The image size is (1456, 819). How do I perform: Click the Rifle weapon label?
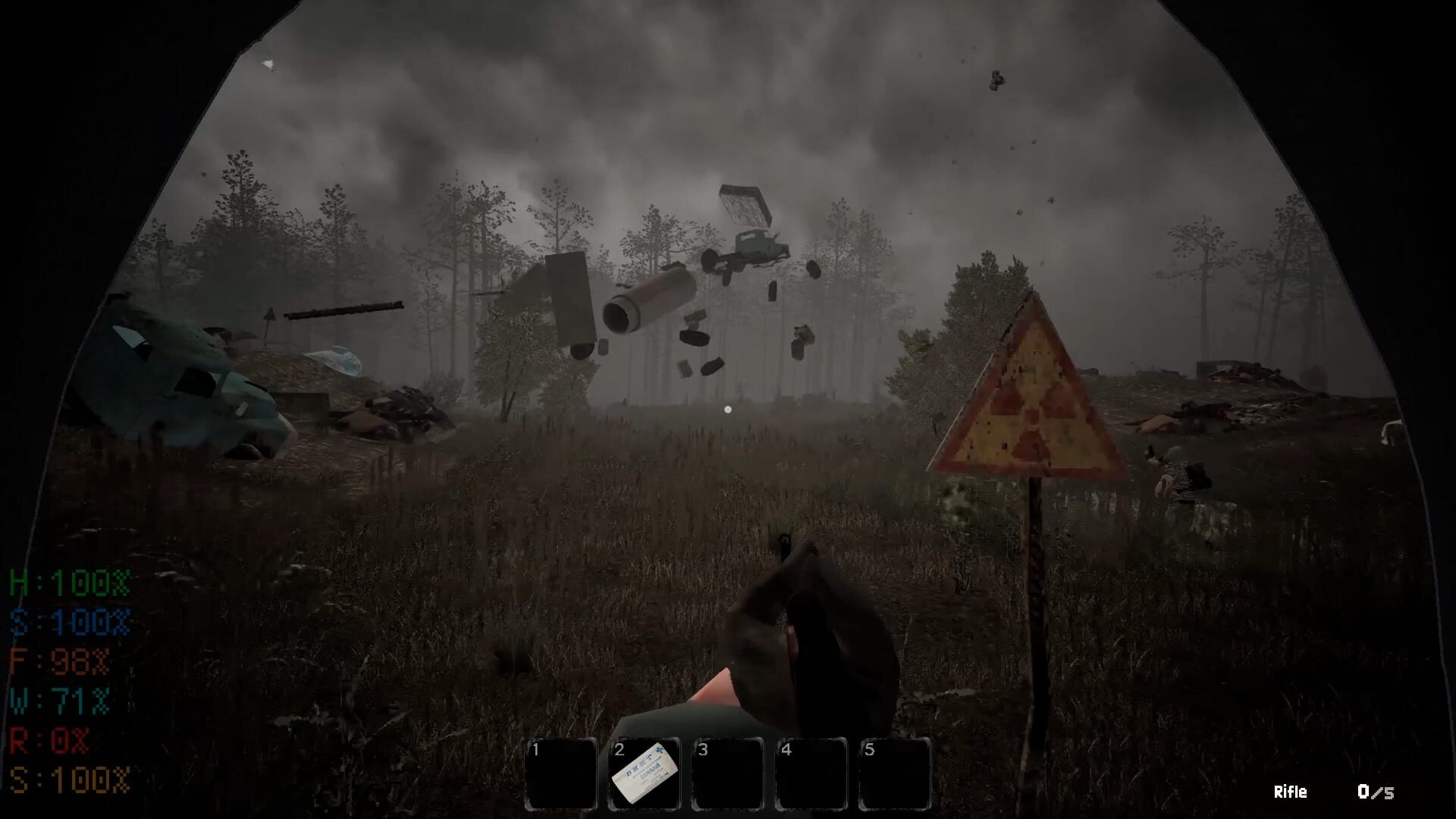point(1288,792)
